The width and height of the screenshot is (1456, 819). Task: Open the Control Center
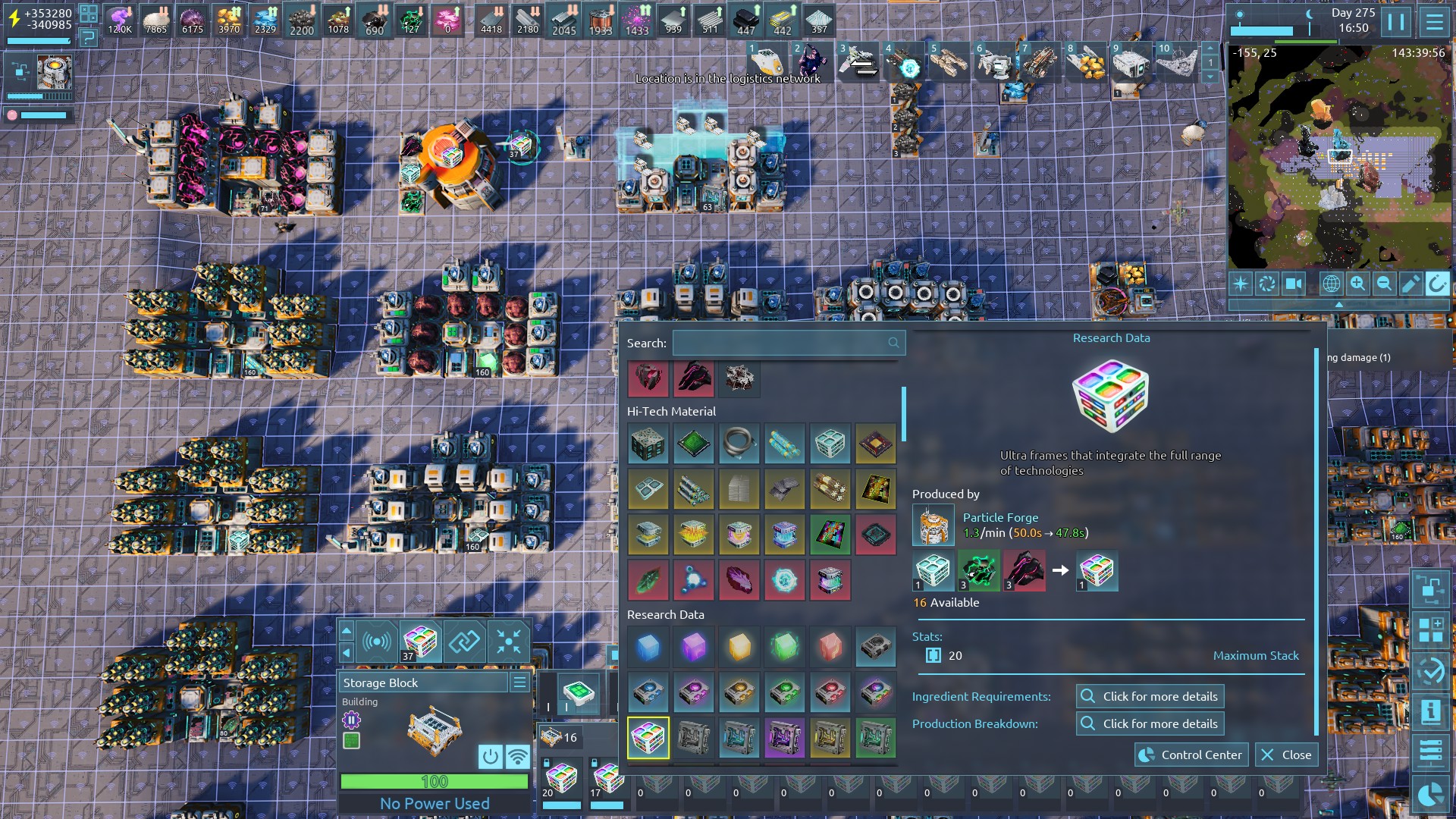coord(1191,755)
